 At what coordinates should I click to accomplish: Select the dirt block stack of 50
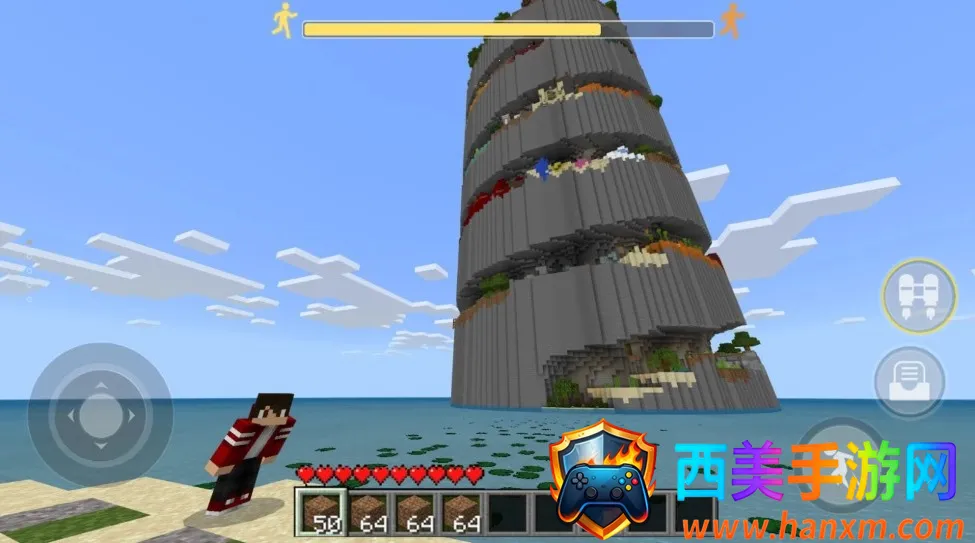pos(321,512)
